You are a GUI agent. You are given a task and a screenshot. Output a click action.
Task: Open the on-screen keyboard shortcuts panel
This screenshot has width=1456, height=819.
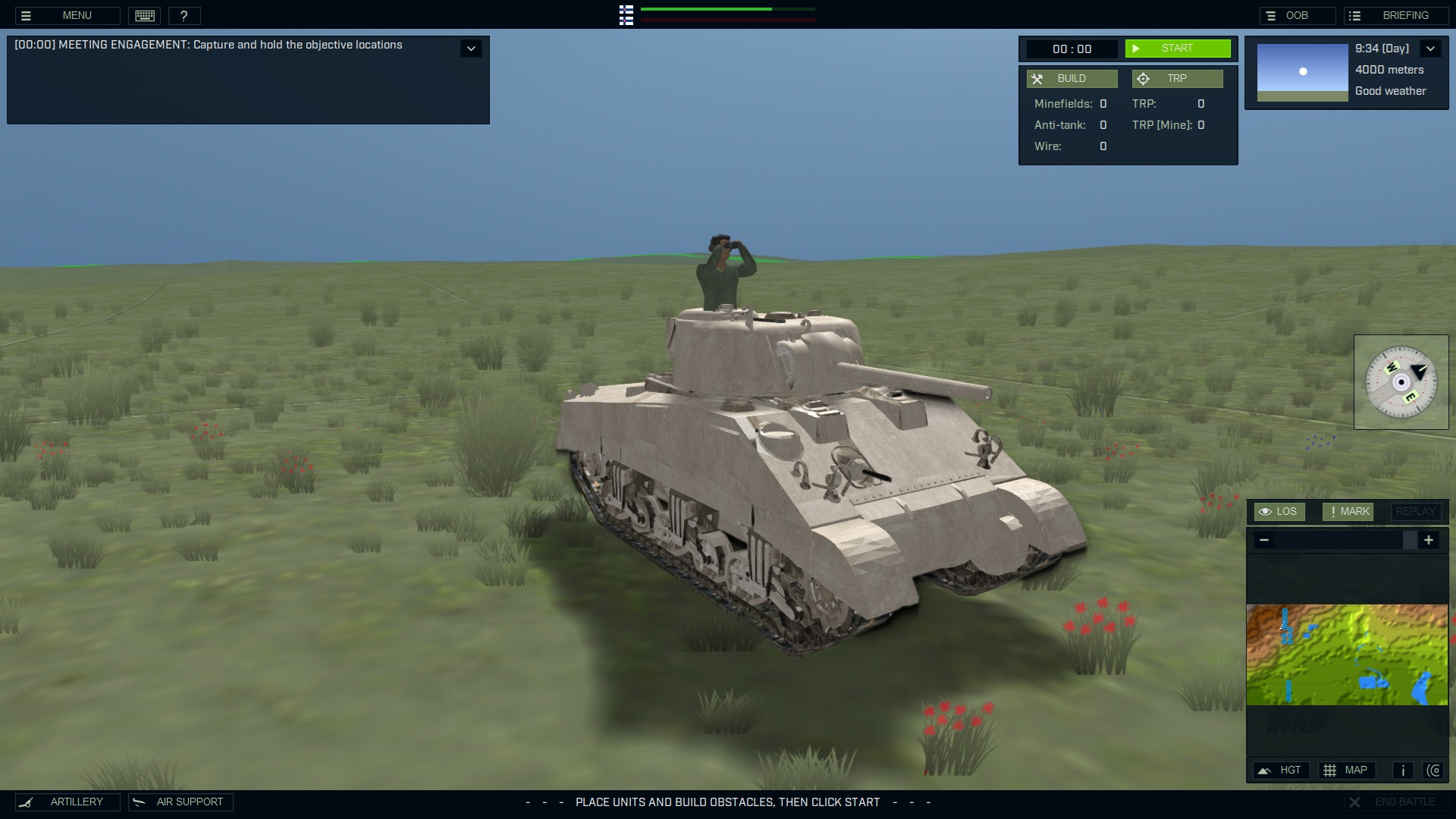click(x=144, y=15)
